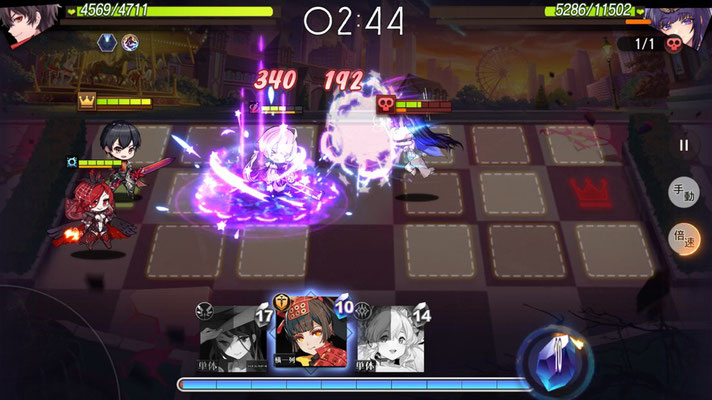
Task: Tap the blue crystal energy button
Action: click(x=553, y=358)
